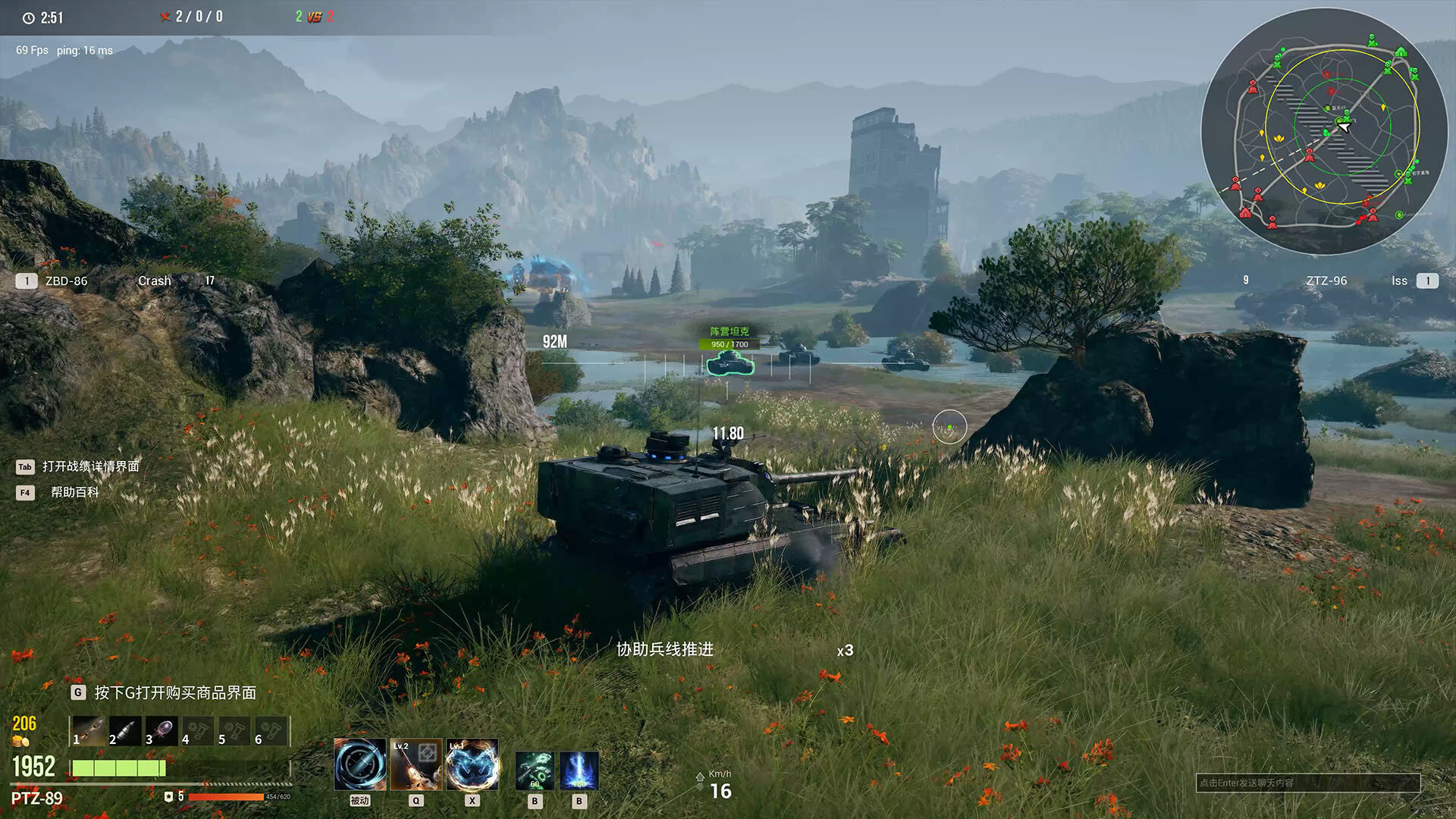Use the green repair wrench skill
Viewport: 1456px width, 819px height.
tap(535, 770)
